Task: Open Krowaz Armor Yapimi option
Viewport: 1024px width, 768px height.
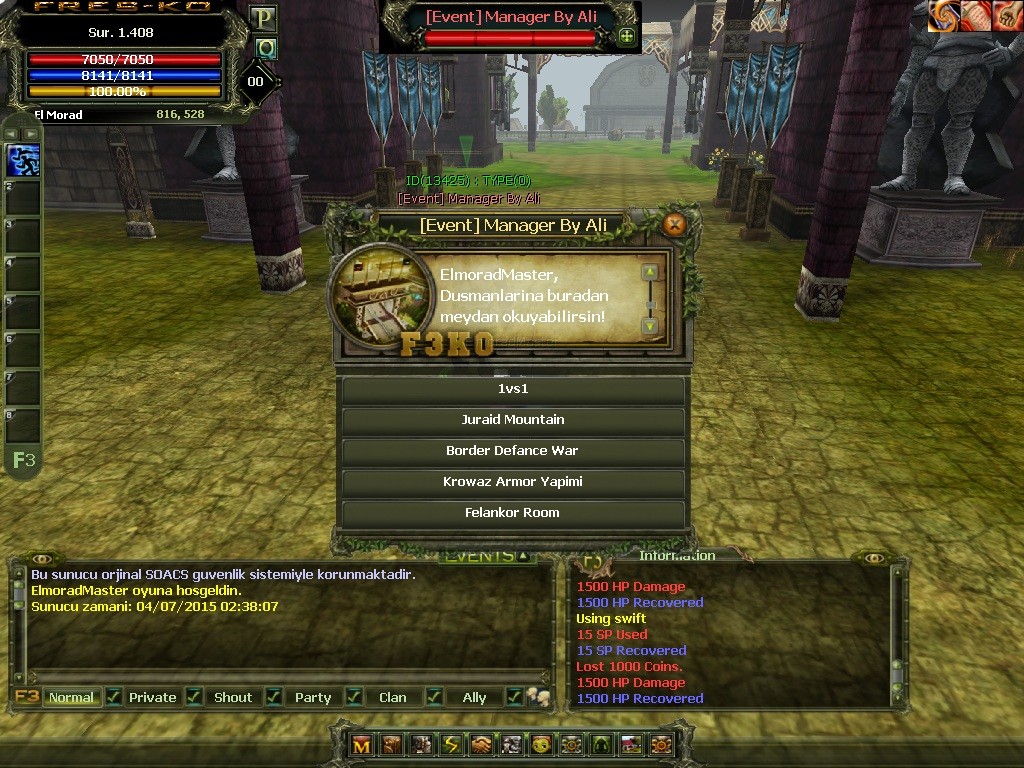Action: tap(513, 482)
